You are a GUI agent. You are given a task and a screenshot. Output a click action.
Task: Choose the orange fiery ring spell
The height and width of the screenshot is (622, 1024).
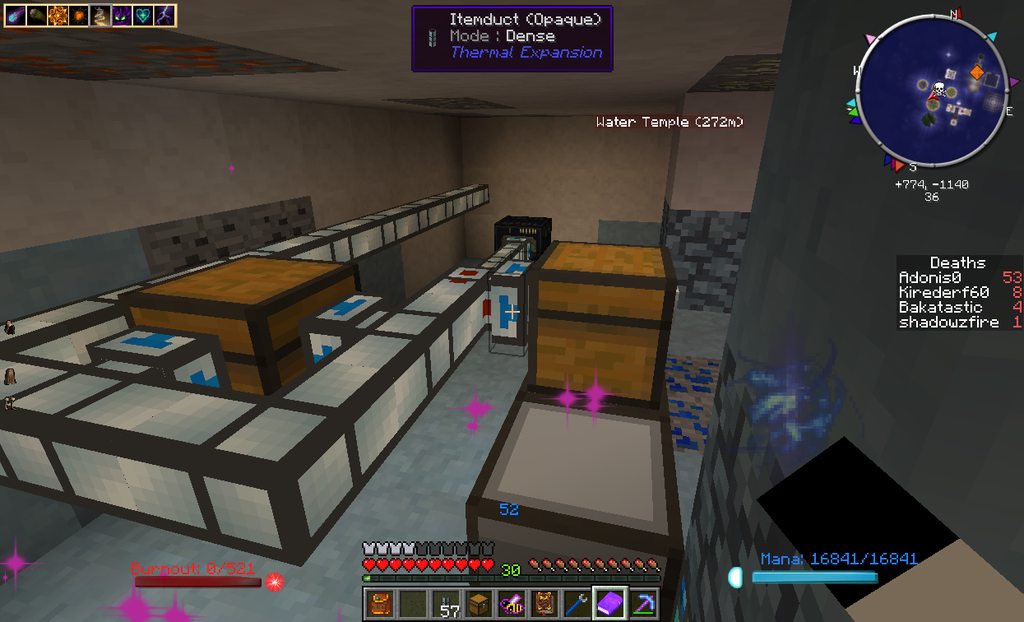coord(56,16)
